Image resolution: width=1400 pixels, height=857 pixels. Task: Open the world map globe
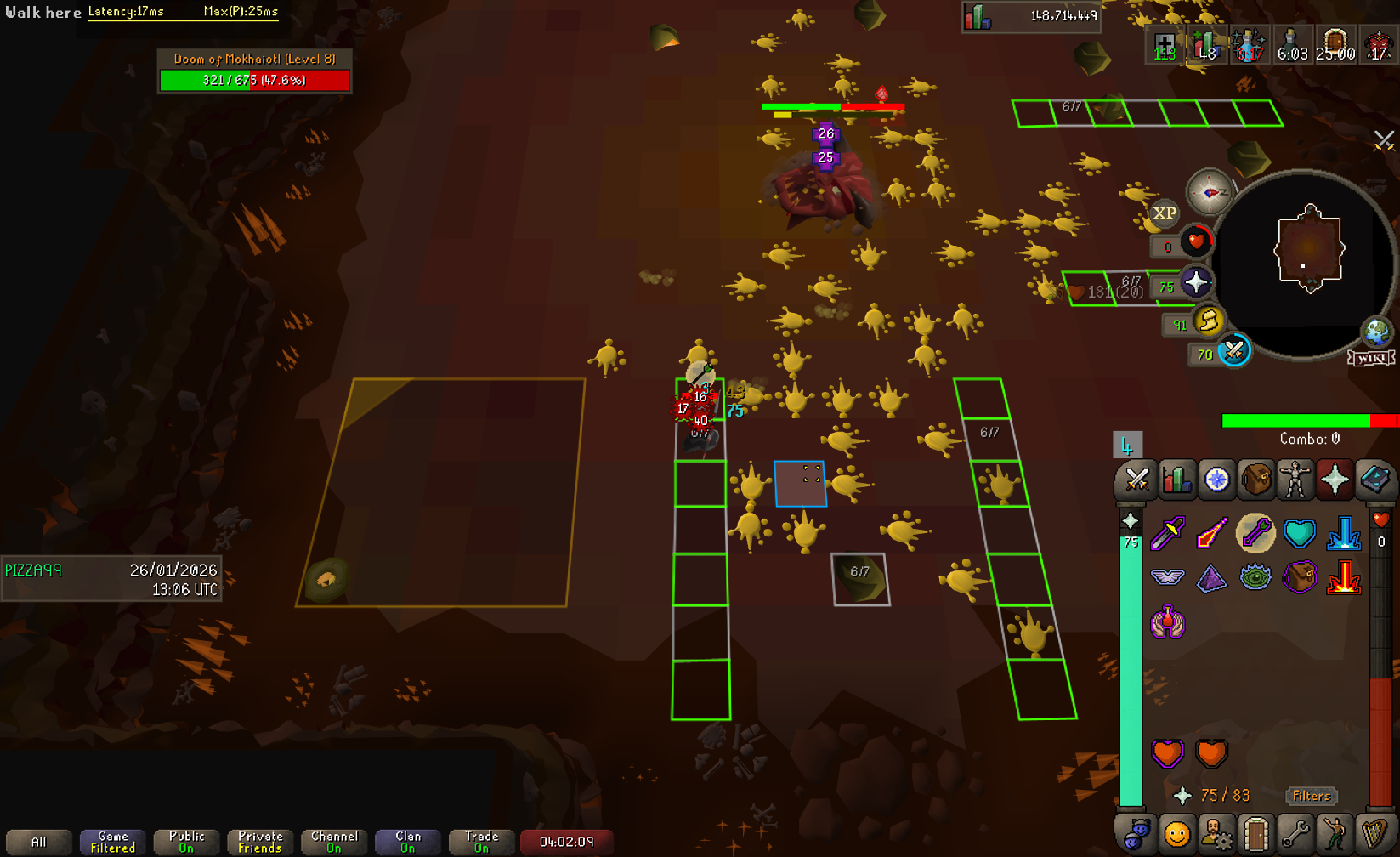[1376, 332]
